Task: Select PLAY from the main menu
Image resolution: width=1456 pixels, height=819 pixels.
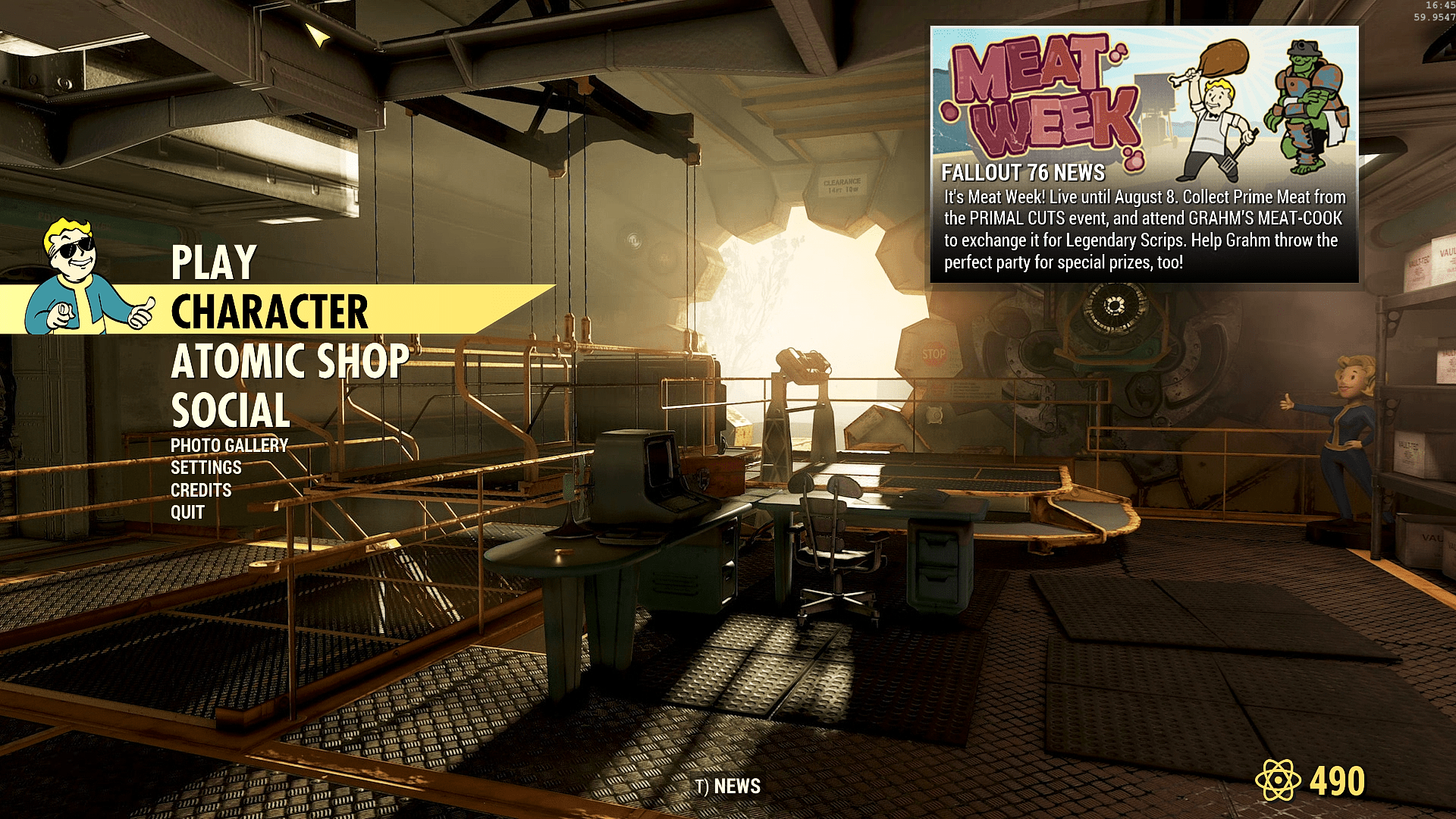Action: point(214,262)
